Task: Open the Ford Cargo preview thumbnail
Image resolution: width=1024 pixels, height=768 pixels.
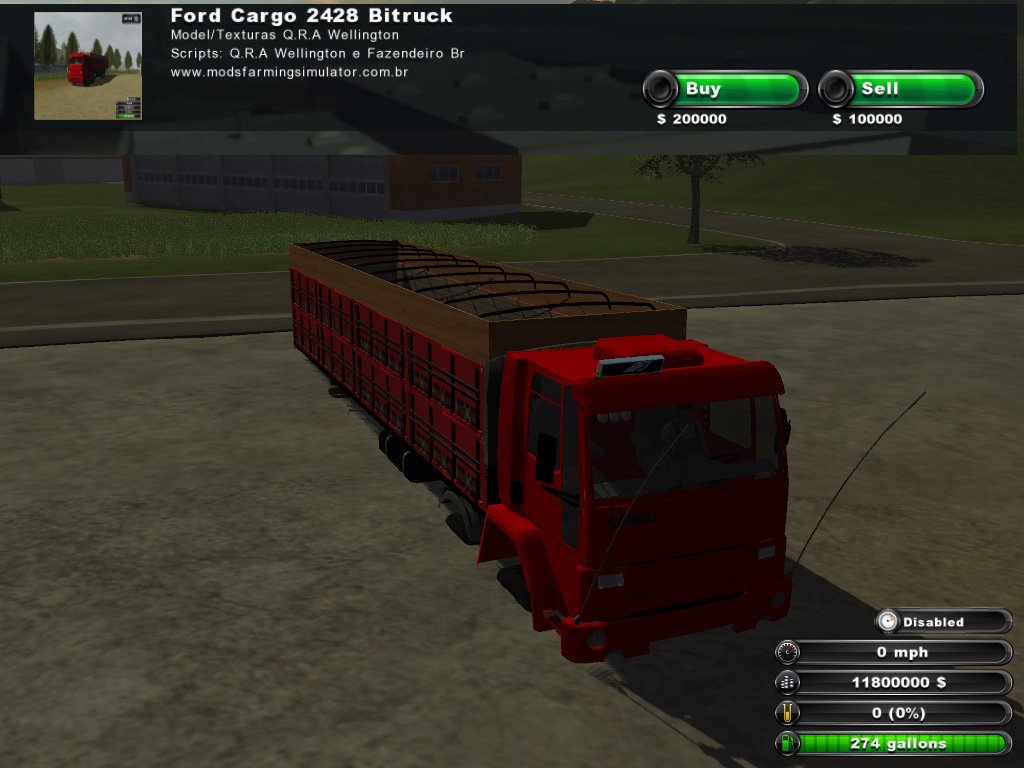Action: tap(88, 66)
